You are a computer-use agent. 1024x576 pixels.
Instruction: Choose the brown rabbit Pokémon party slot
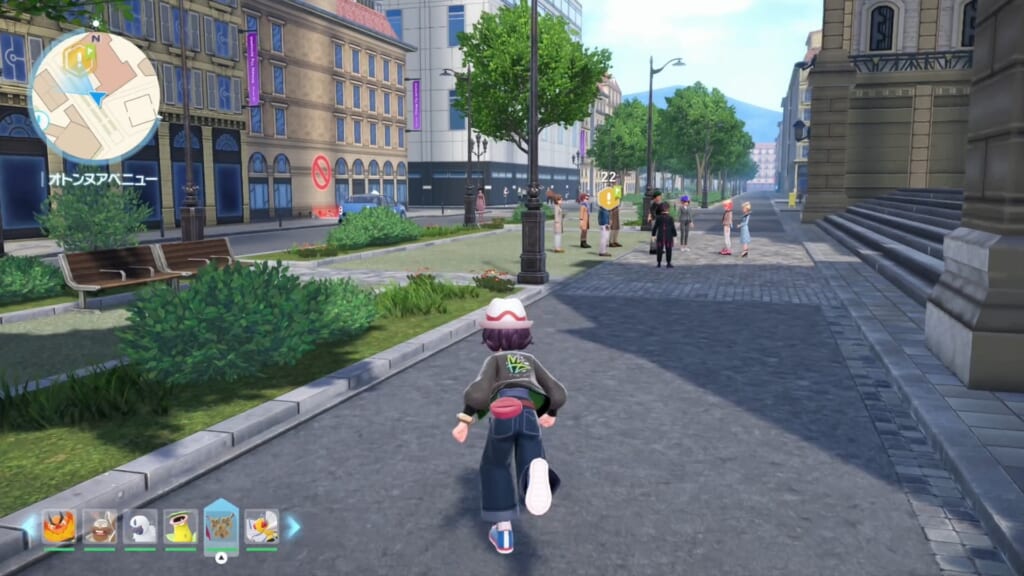[100, 527]
